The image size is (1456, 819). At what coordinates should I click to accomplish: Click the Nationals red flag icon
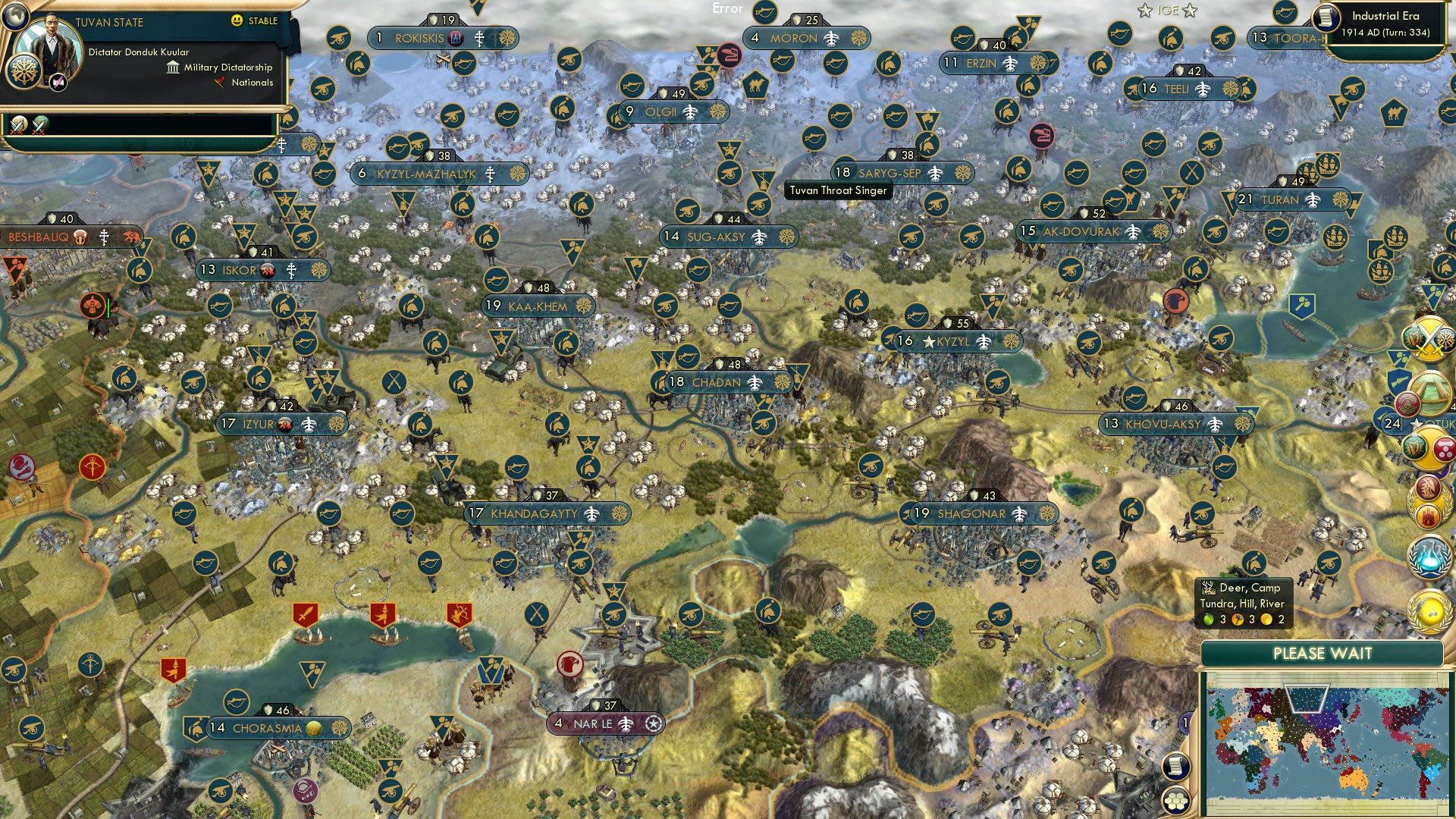[220, 82]
